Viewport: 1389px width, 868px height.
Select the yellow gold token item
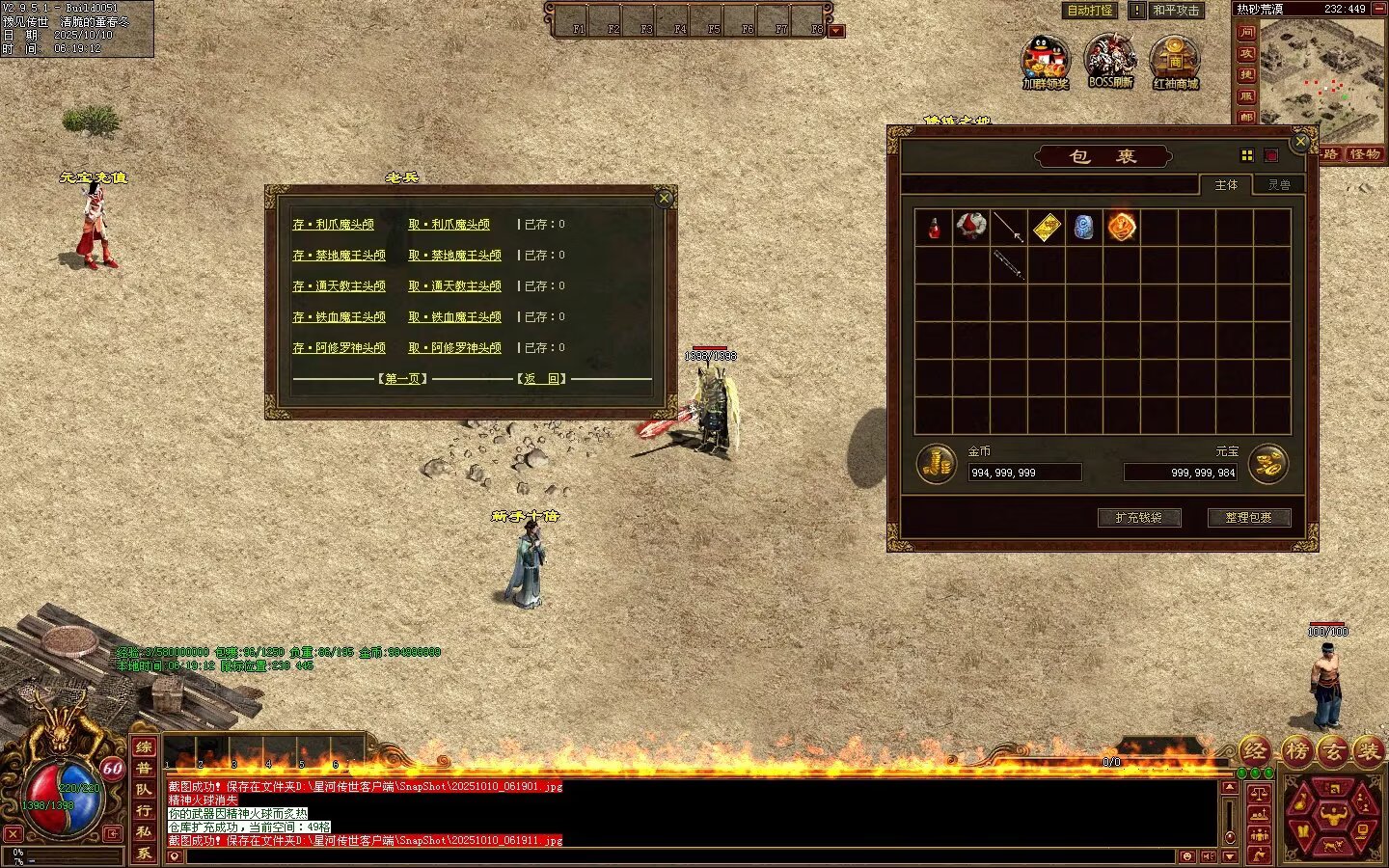(1047, 228)
